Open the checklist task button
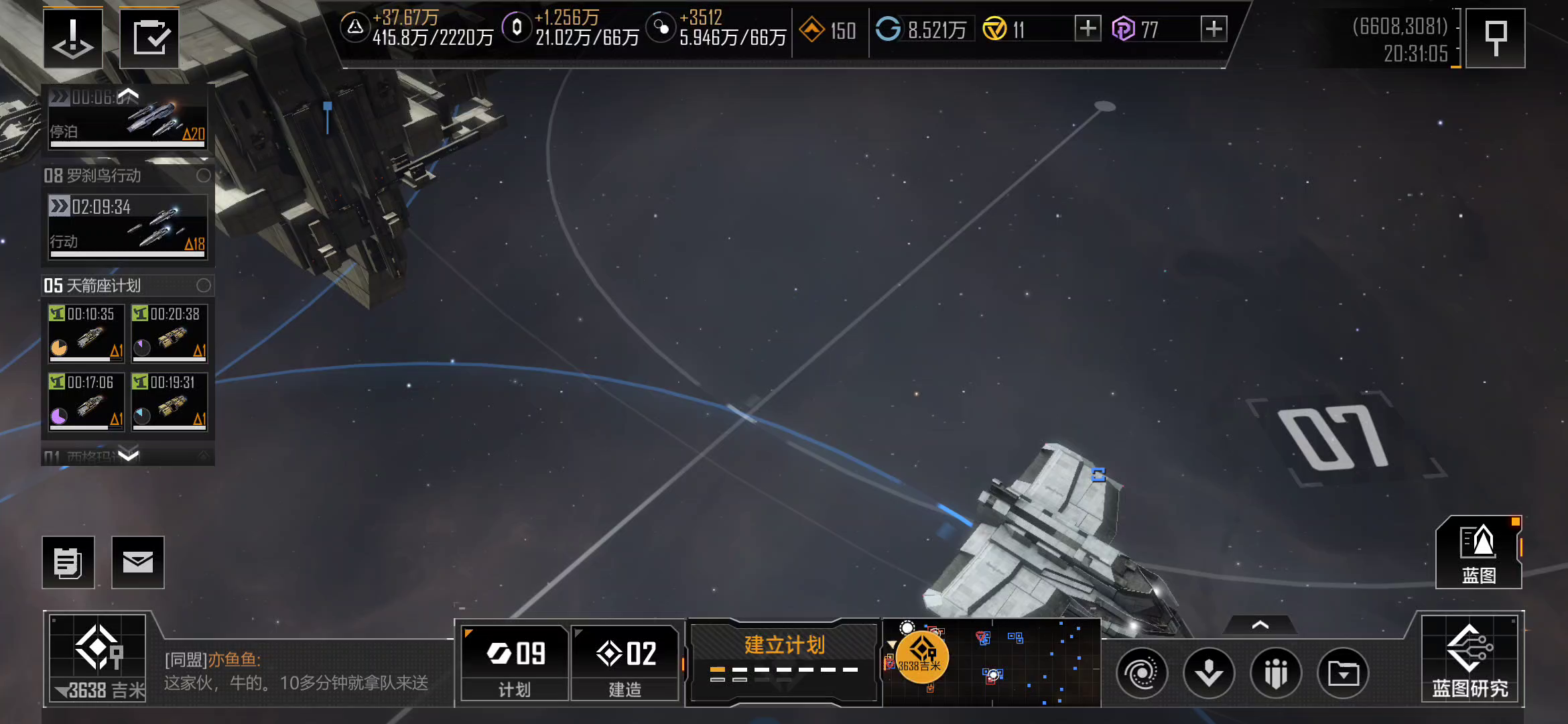 [x=149, y=38]
